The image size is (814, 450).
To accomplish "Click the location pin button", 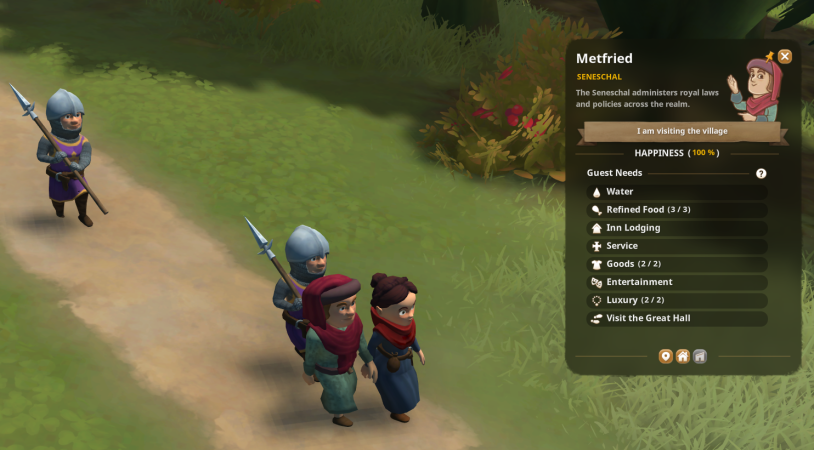I will pos(665,356).
